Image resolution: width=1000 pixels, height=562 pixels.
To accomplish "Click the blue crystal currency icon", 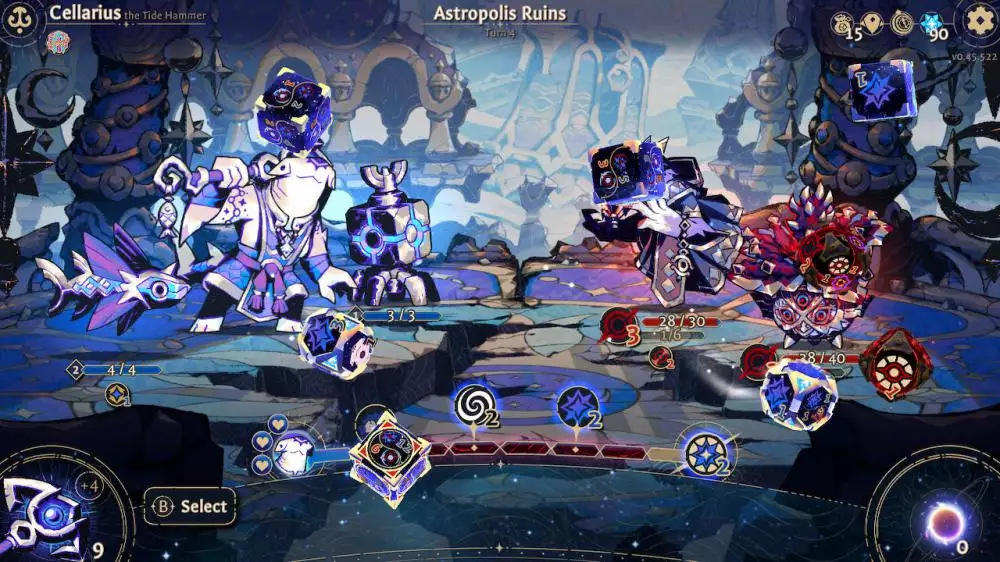I will pyautogui.click(x=931, y=22).
